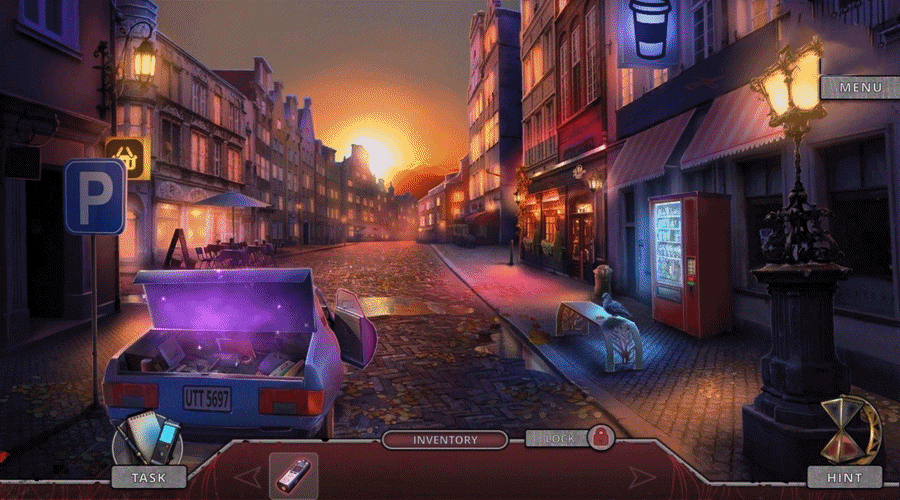Show next inventory items with the right arrow
Screen dimensions: 900x500
coord(640,476)
